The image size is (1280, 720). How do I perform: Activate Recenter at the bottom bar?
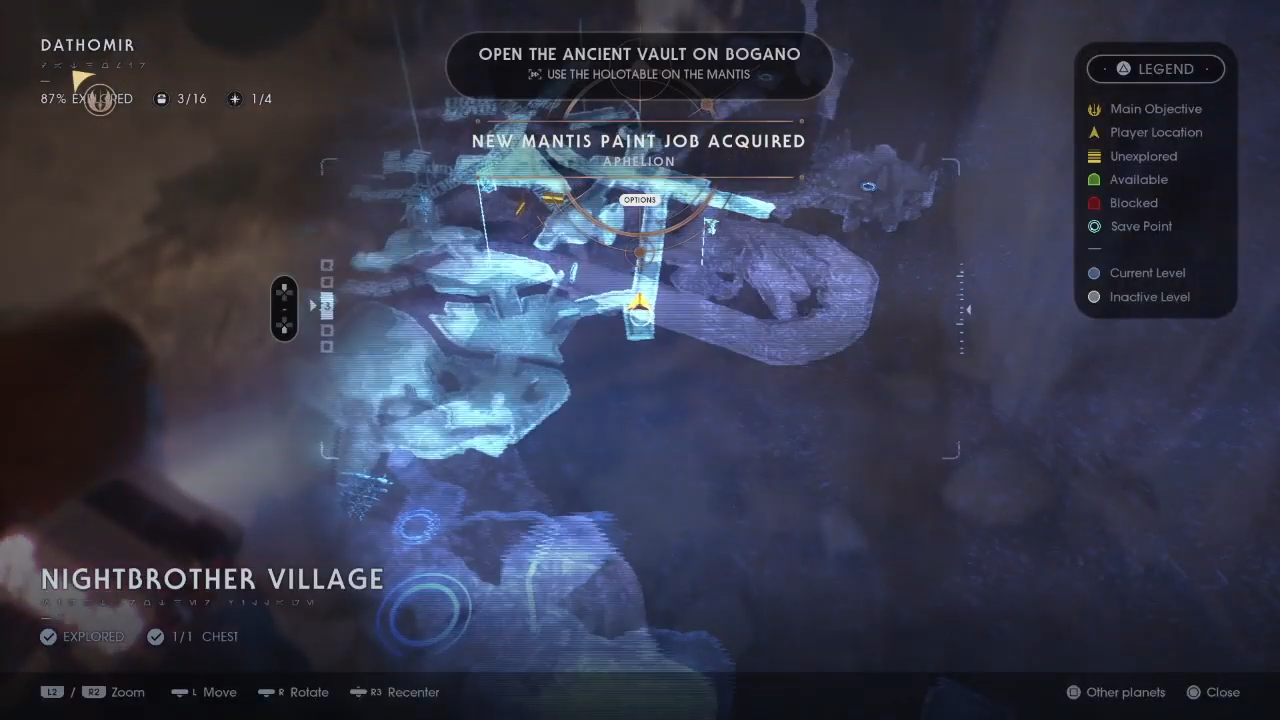click(x=394, y=692)
